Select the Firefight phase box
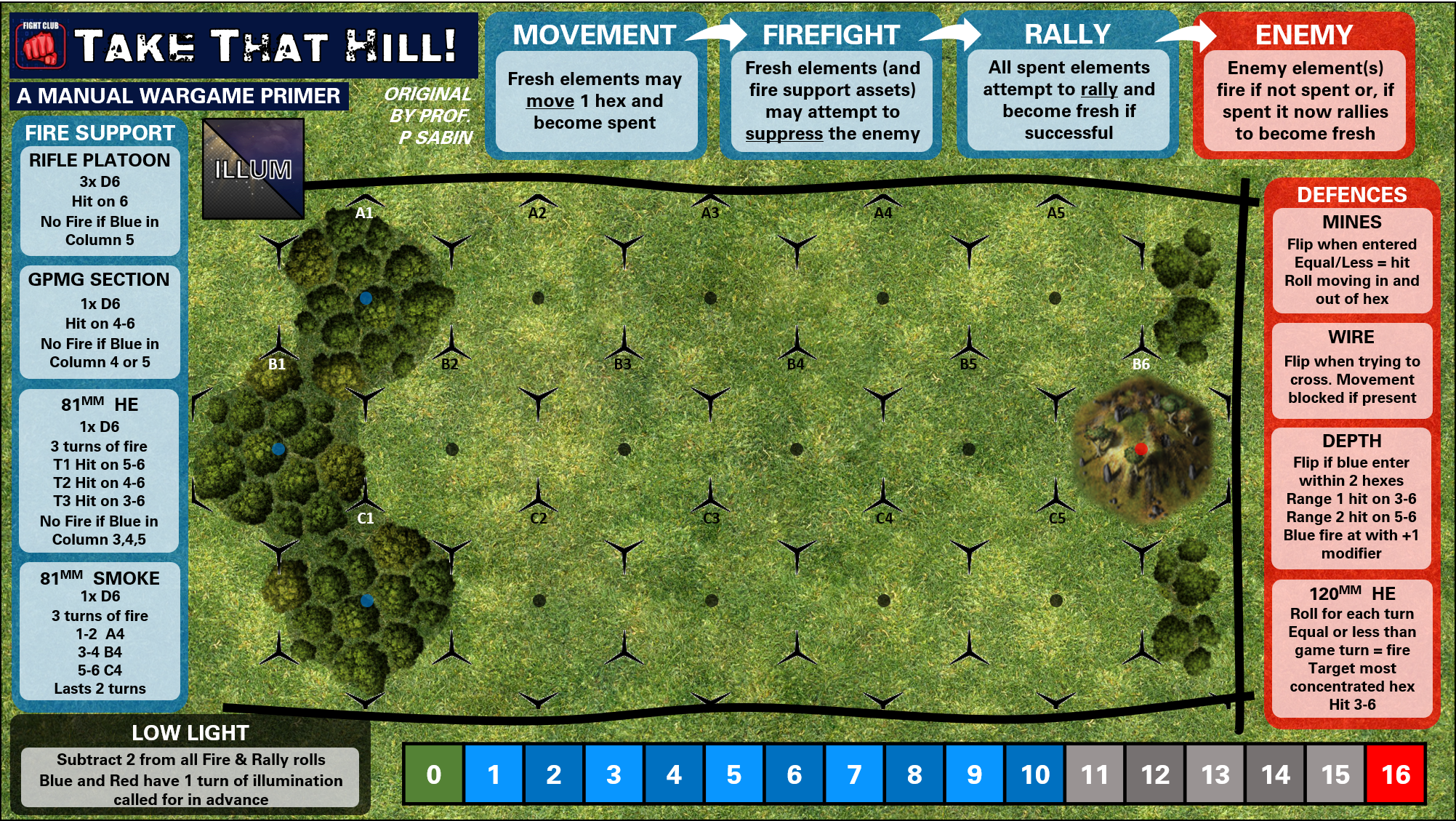This screenshot has width=1456, height=821. click(x=832, y=100)
